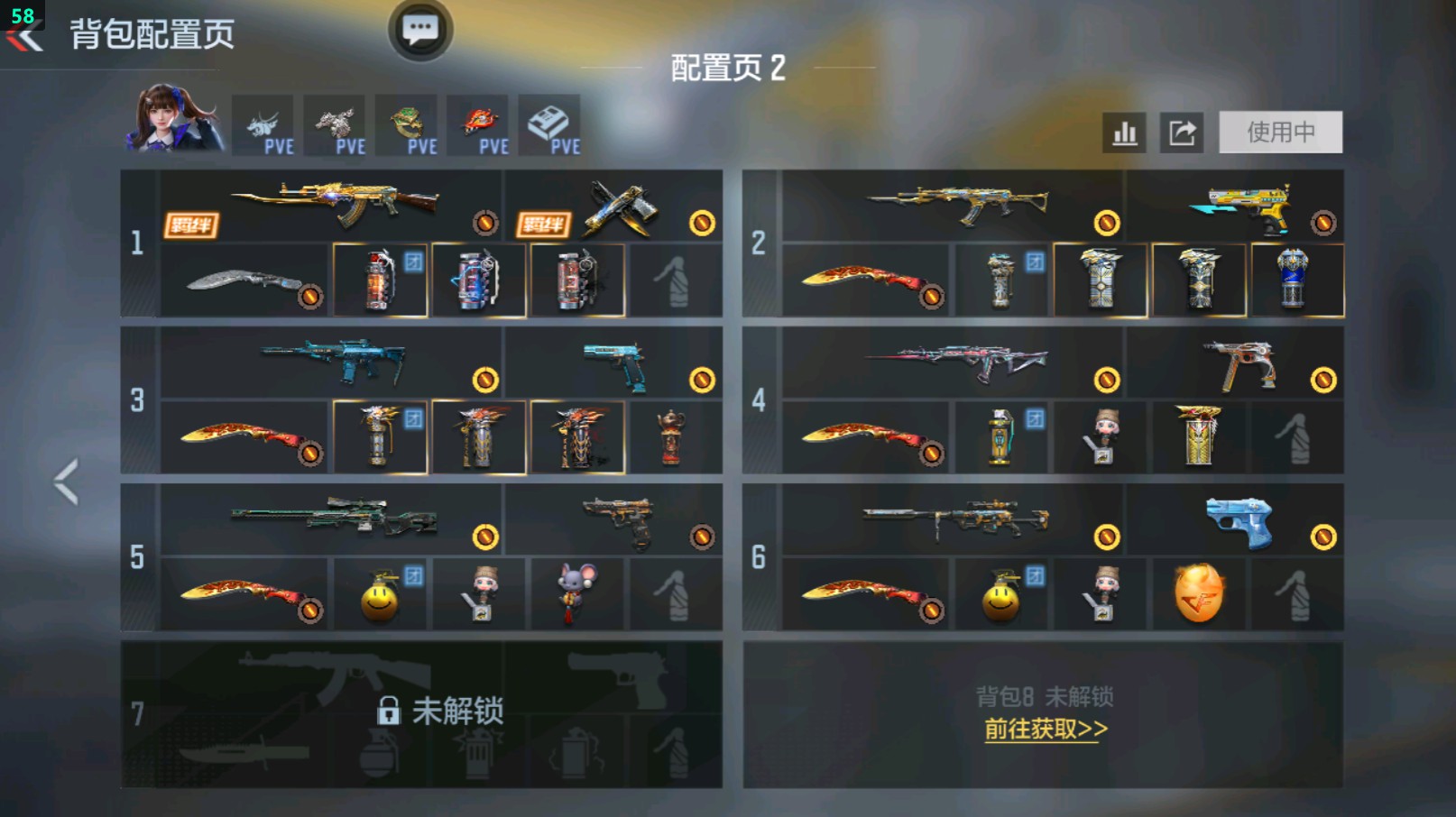The width and height of the screenshot is (1456, 817).
Task: Click the locked backpack 7 slot
Action: coord(424,711)
